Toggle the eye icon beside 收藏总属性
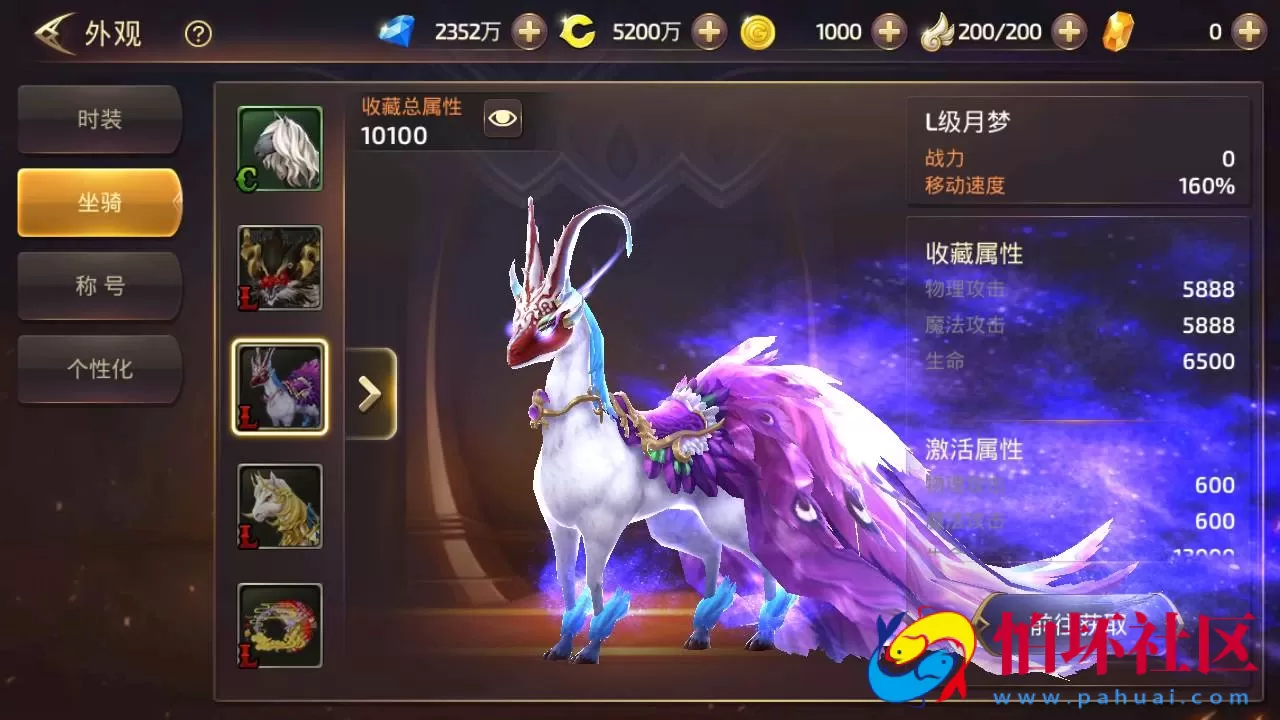 pyautogui.click(x=502, y=118)
